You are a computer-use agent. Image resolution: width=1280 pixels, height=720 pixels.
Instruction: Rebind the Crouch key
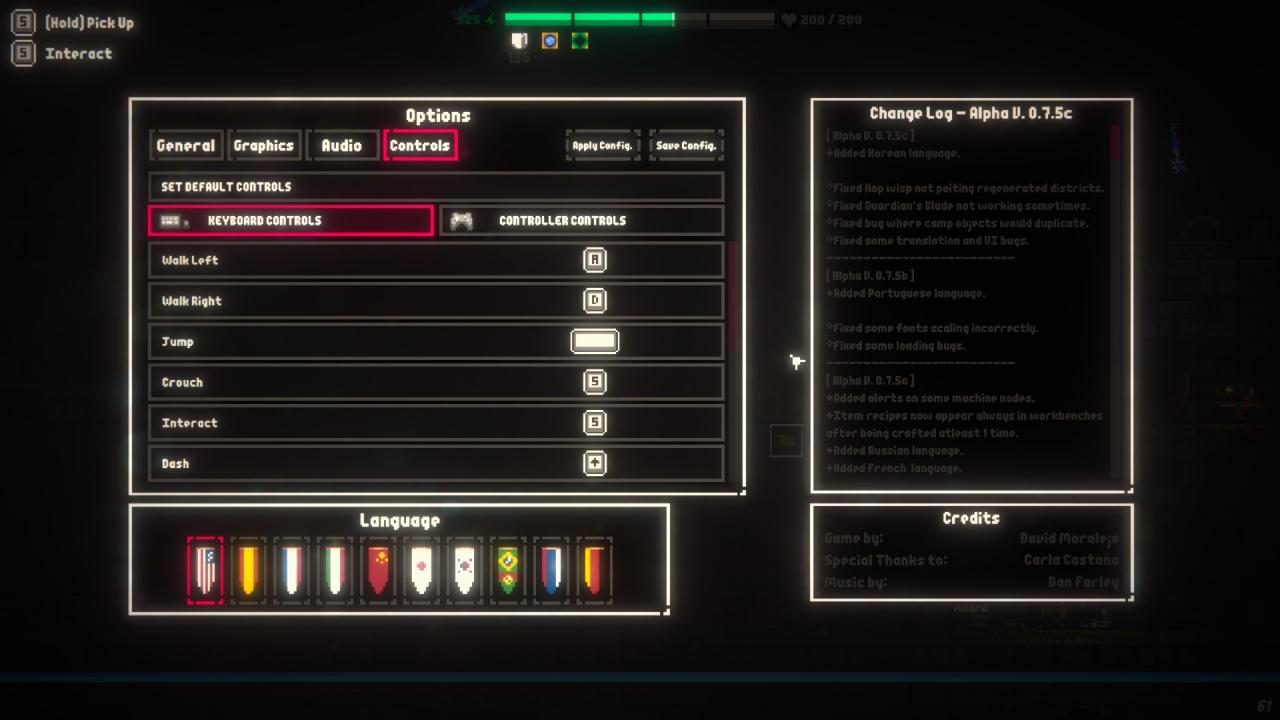tap(595, 382)
